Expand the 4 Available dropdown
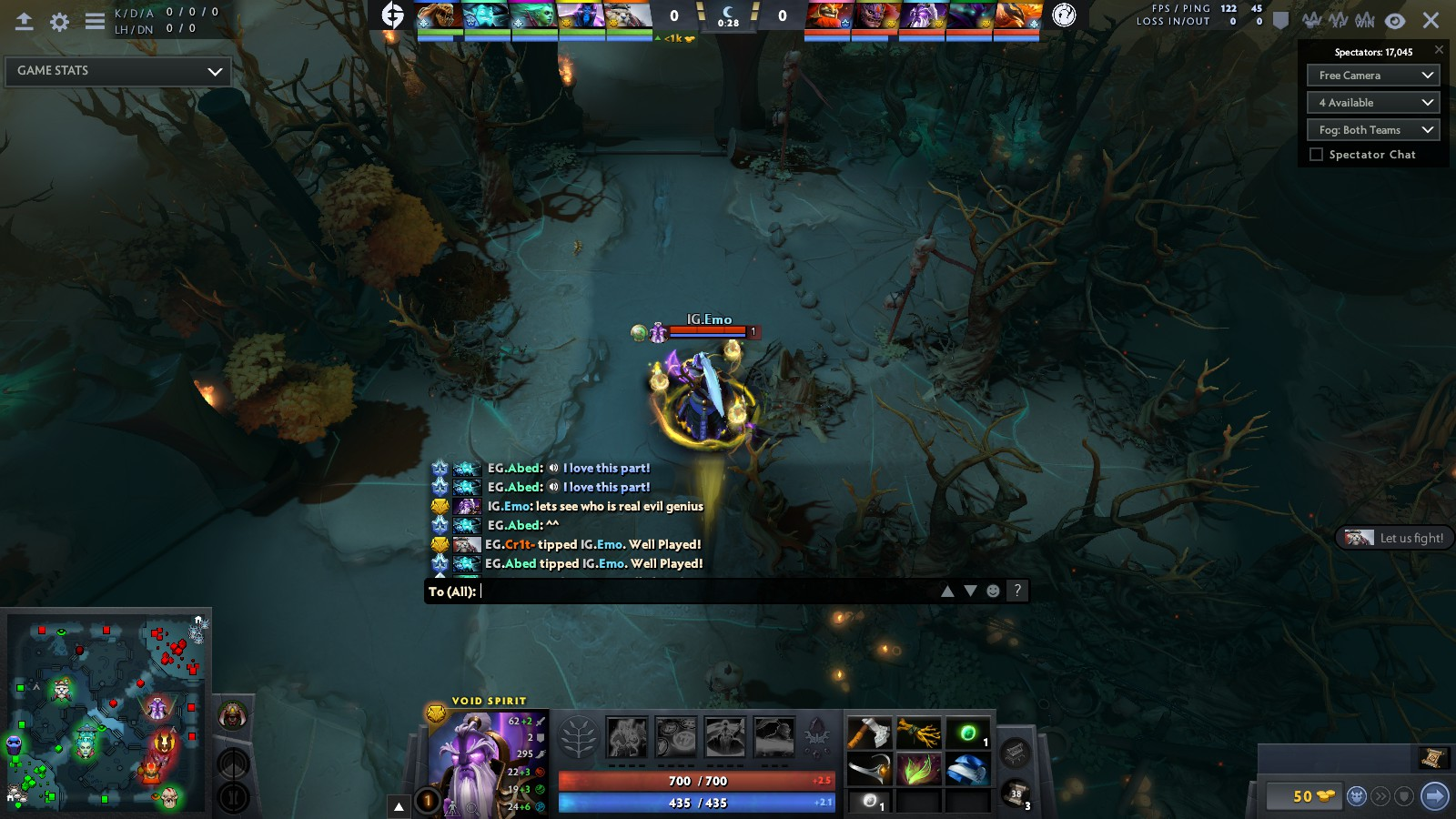This screenshot has height=819, width=1456. tap(1373, 103)
